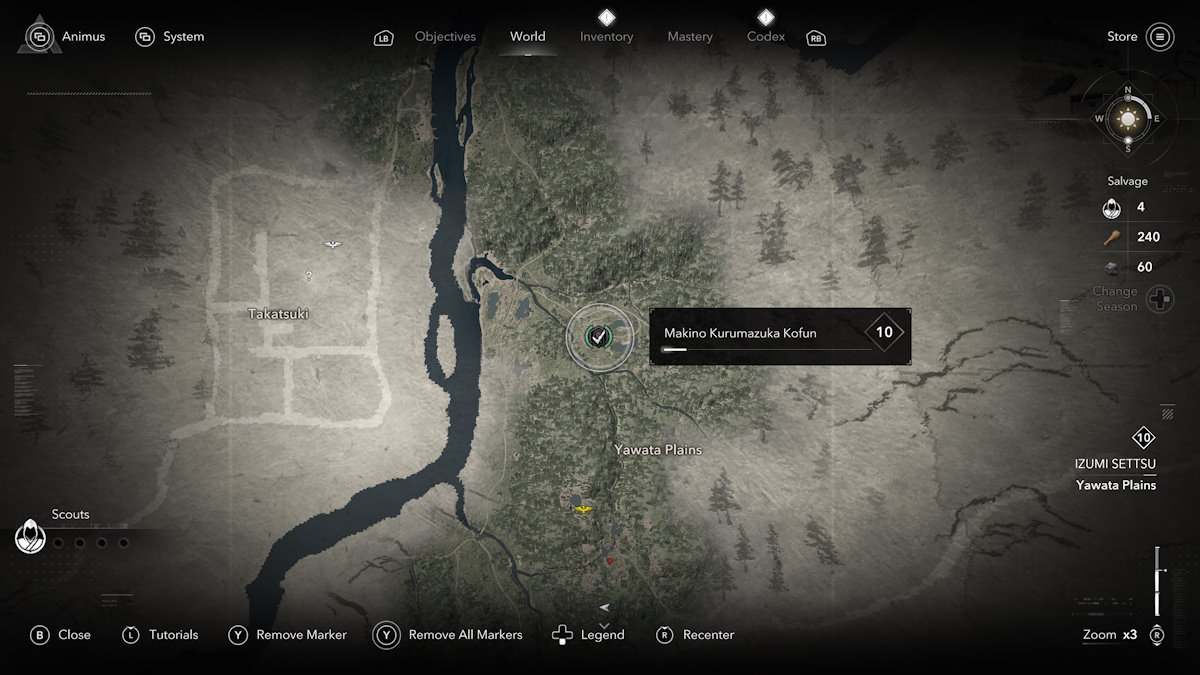Select the World tab
The image size is (1200, 675).
[527, 37]
